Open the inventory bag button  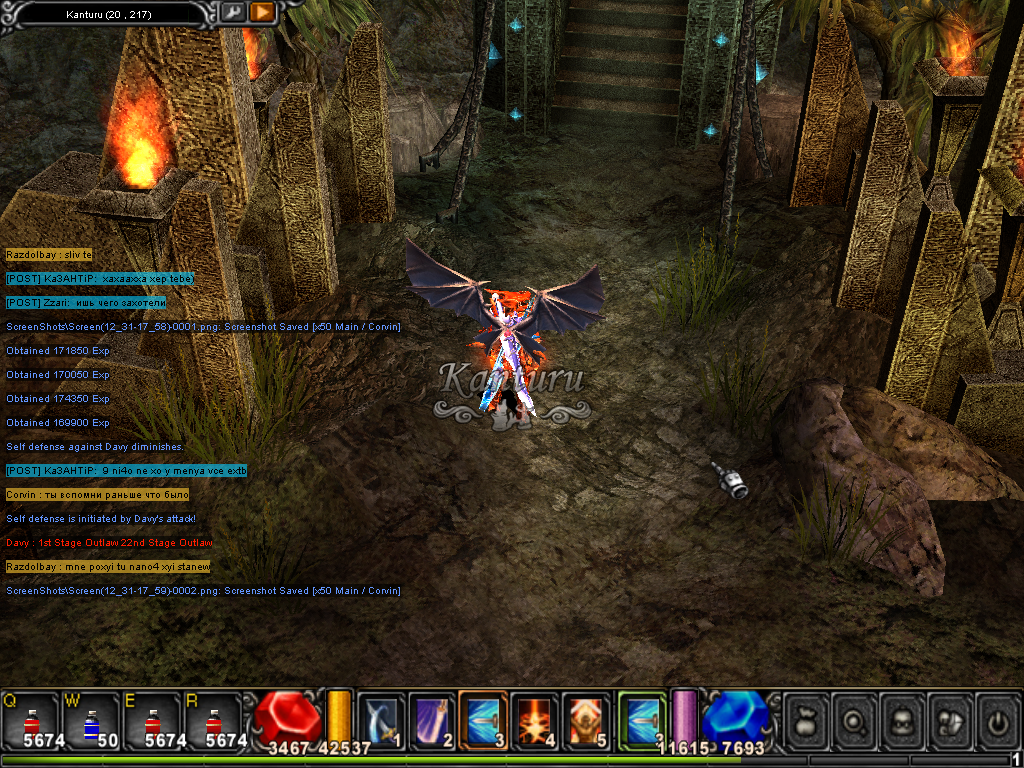pyautogui.click(x=808, y=720)
